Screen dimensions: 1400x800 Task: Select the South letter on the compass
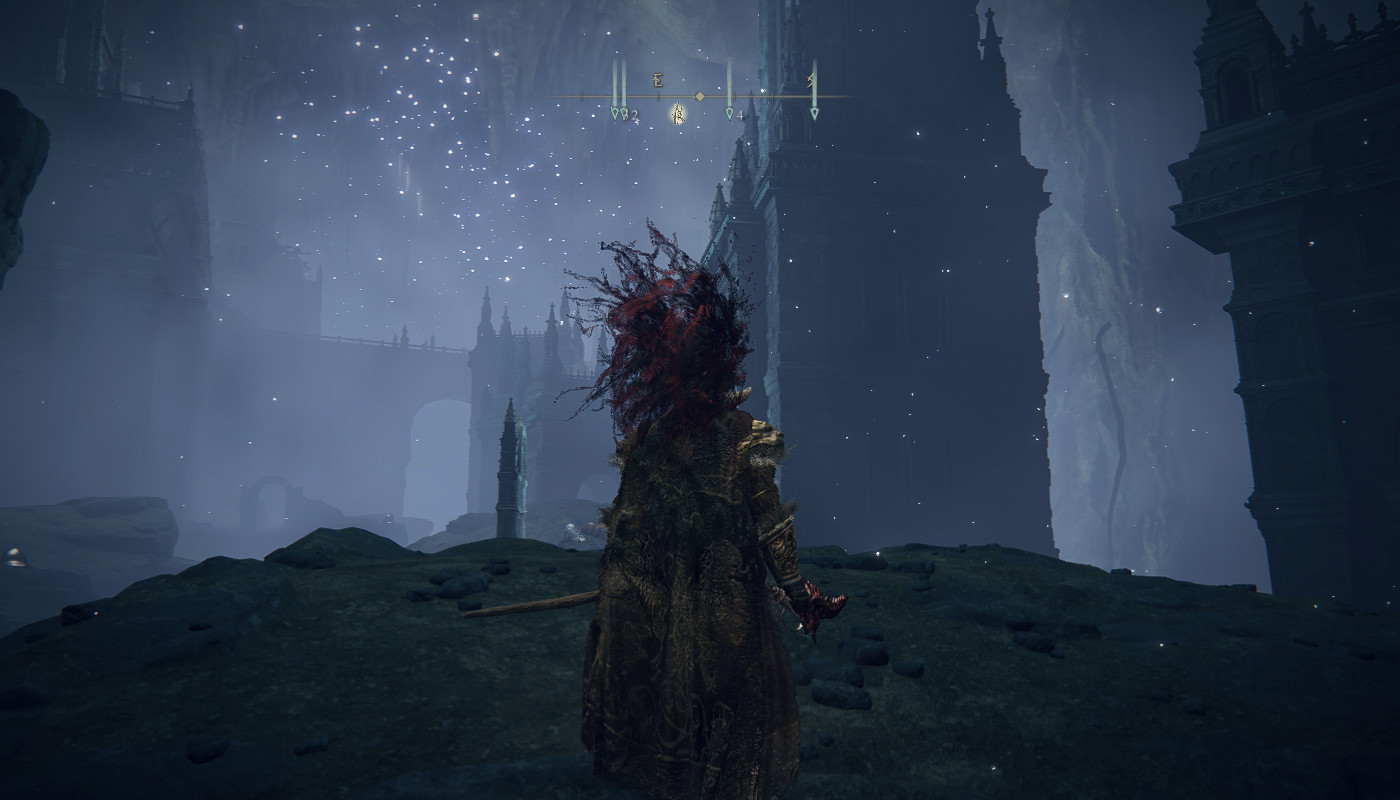point(812,80)
